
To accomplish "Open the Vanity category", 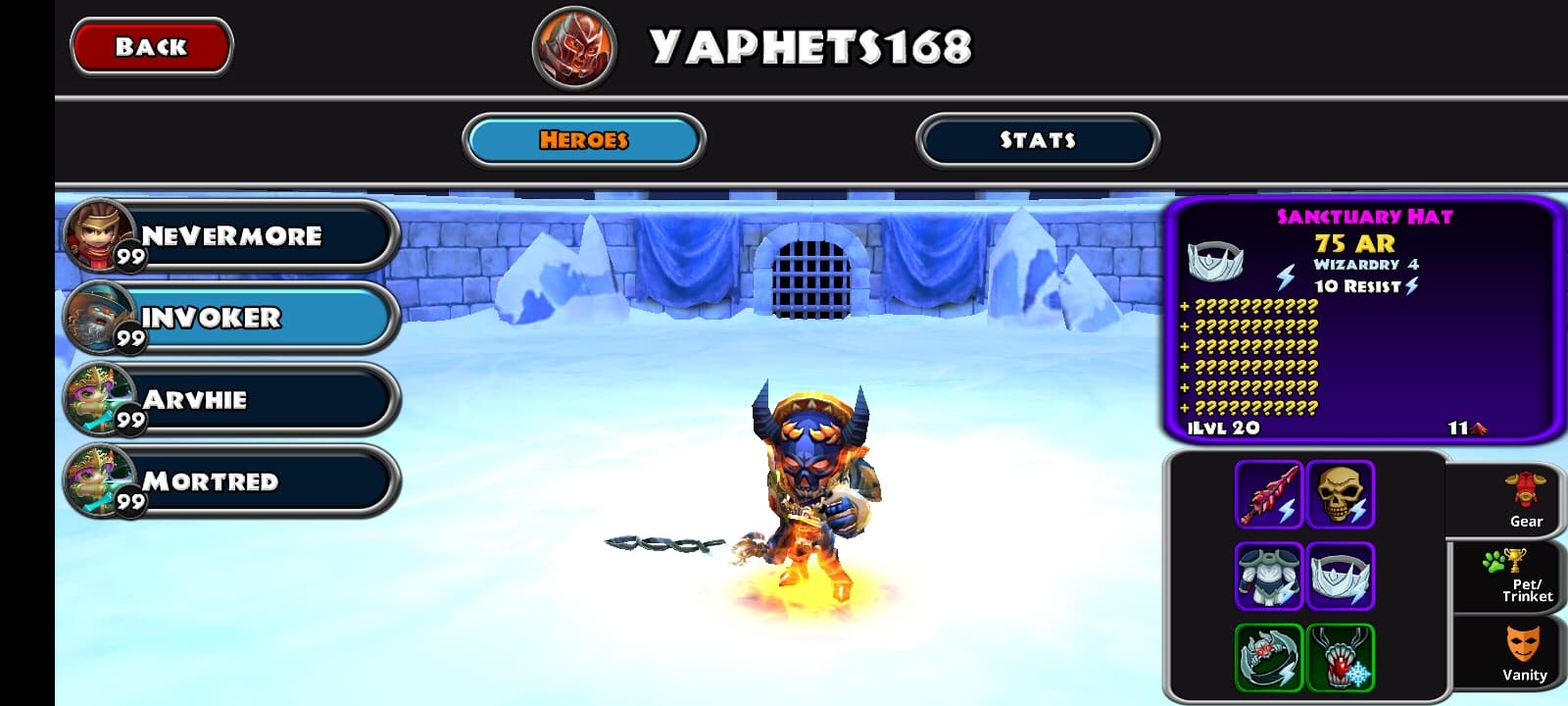I will coord(1523,653).
